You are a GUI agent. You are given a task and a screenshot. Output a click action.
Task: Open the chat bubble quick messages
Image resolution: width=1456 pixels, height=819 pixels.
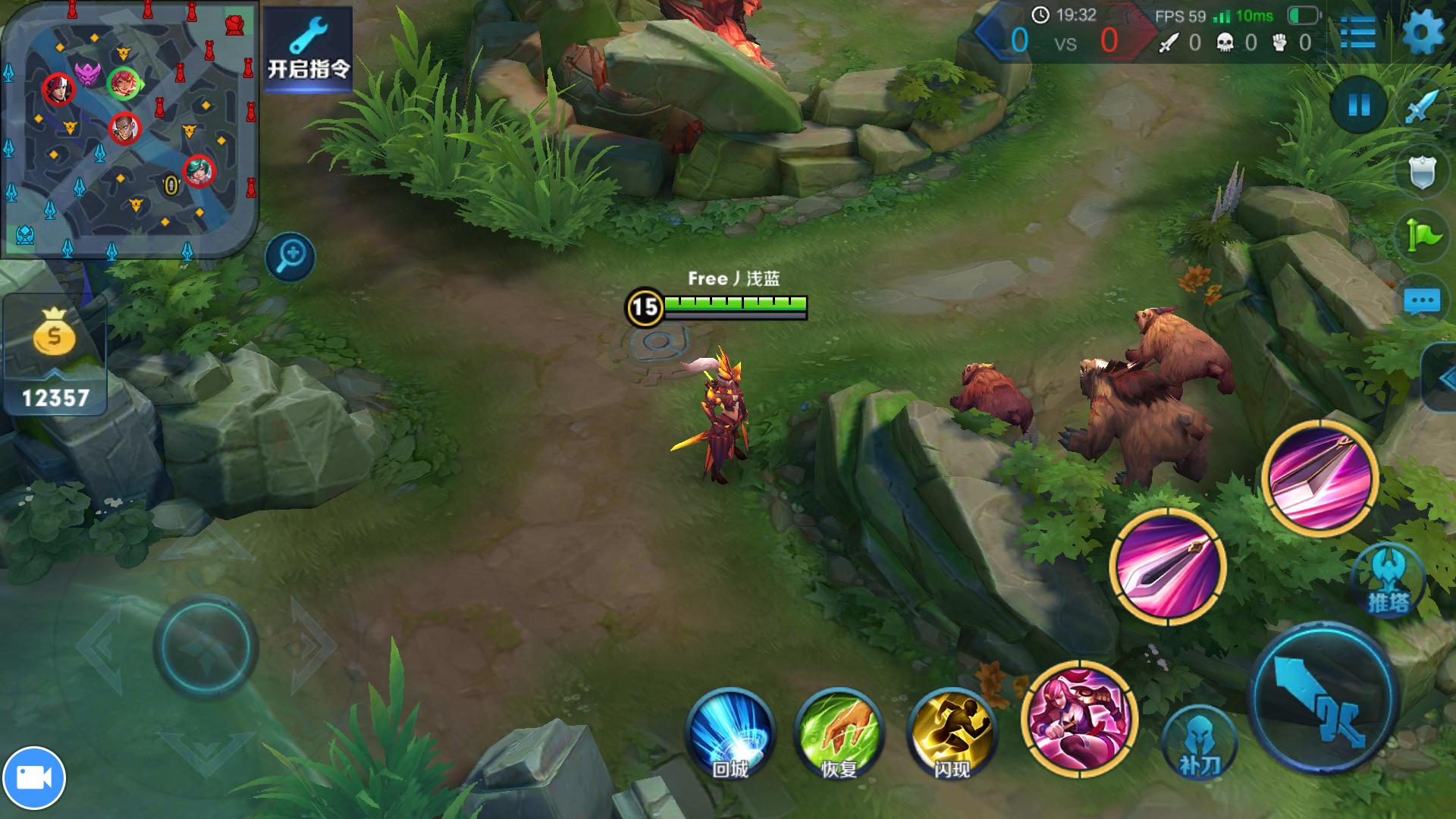click(x=1422, y=302)
